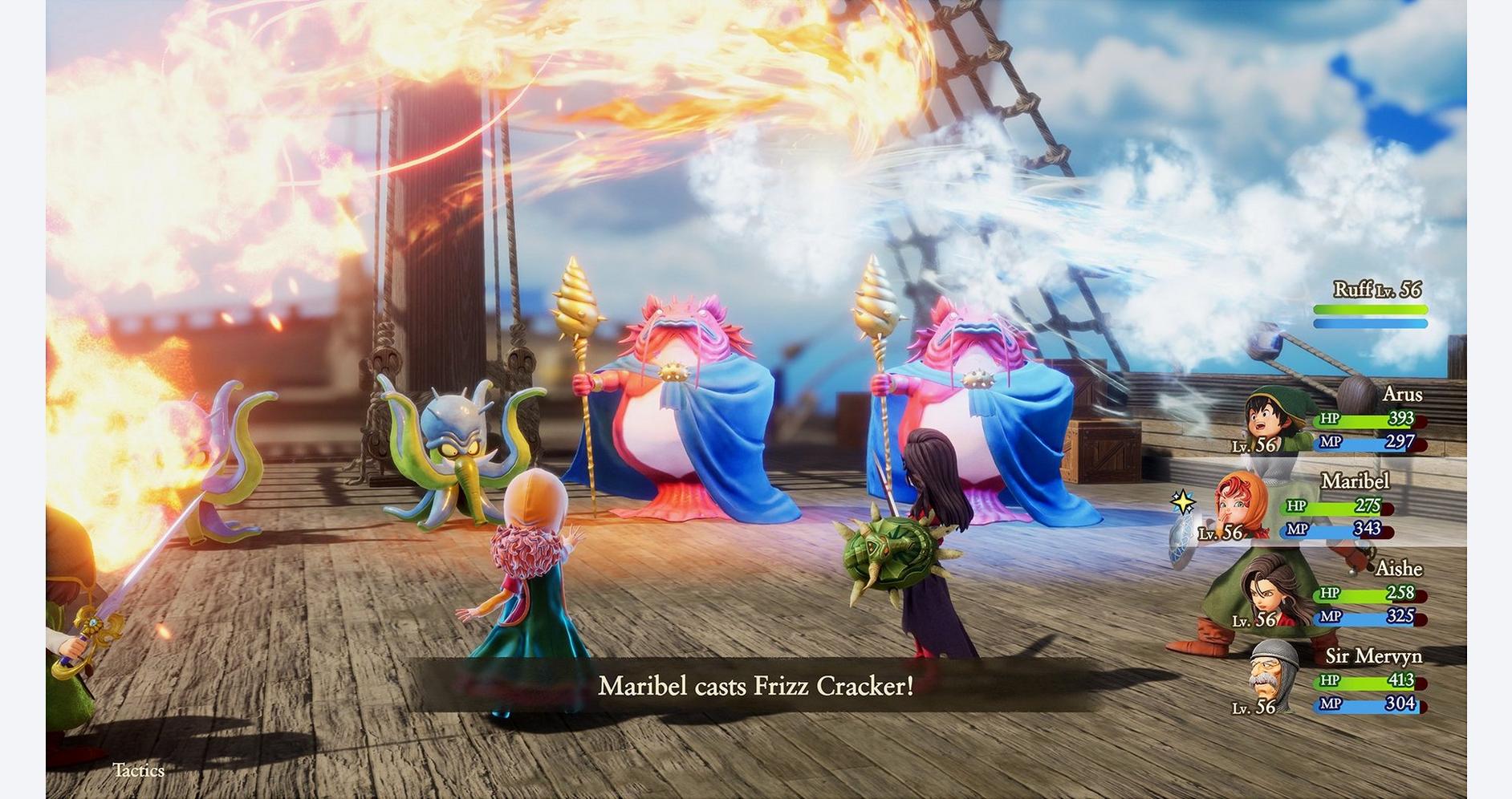This screenshot has height=799, width=1512.
Task: Open the Tactics option
Action: 139,770
